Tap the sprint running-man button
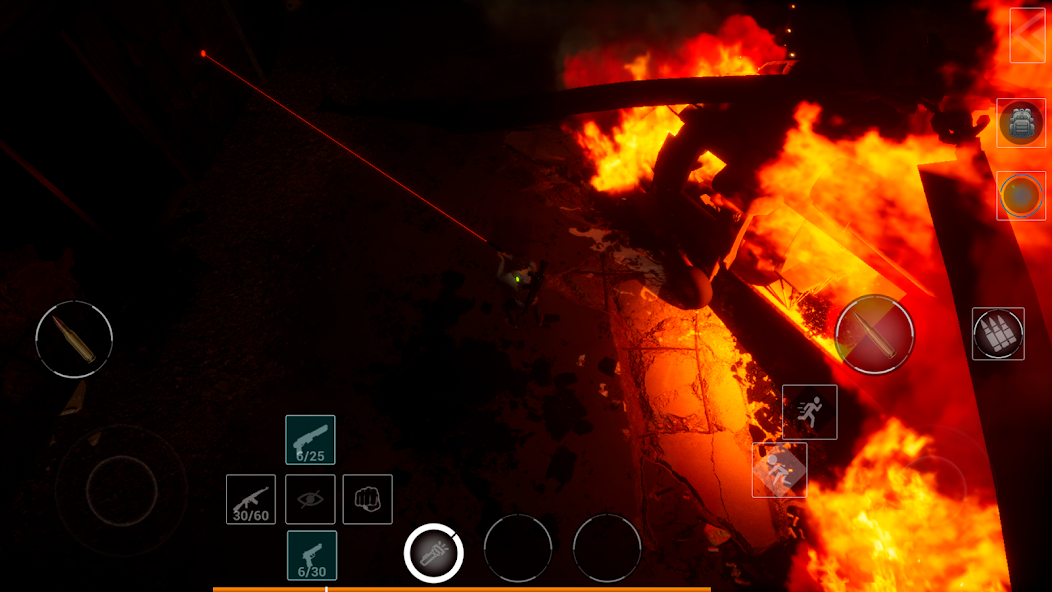The image size is (1052, 592). pyautogui.click(x=809, y=412)
